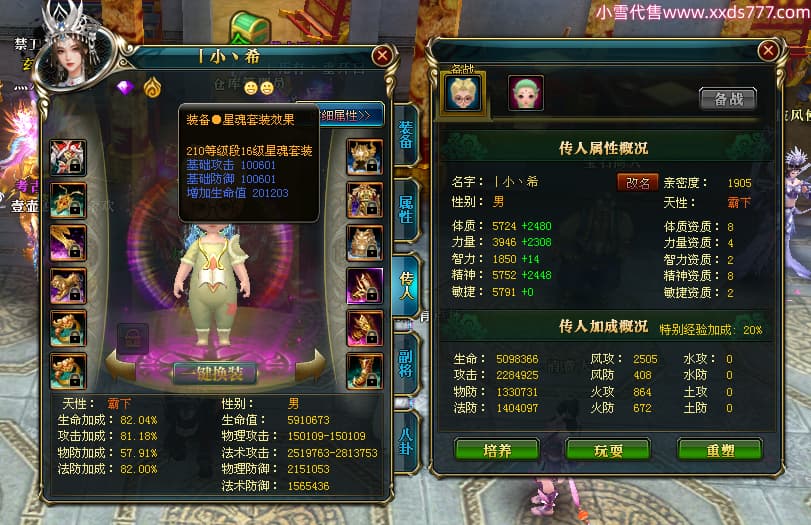Rename heir with the 改名 button

tap(638, 184)
